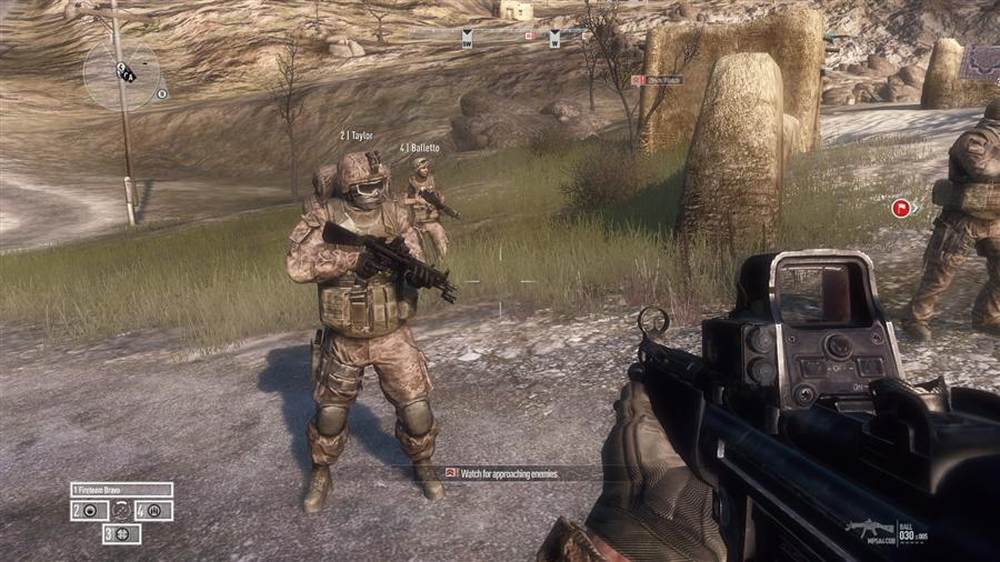Choose squad member slot number 4
This screenshot has width=1000, height=562.
click(x=153, y=511)
